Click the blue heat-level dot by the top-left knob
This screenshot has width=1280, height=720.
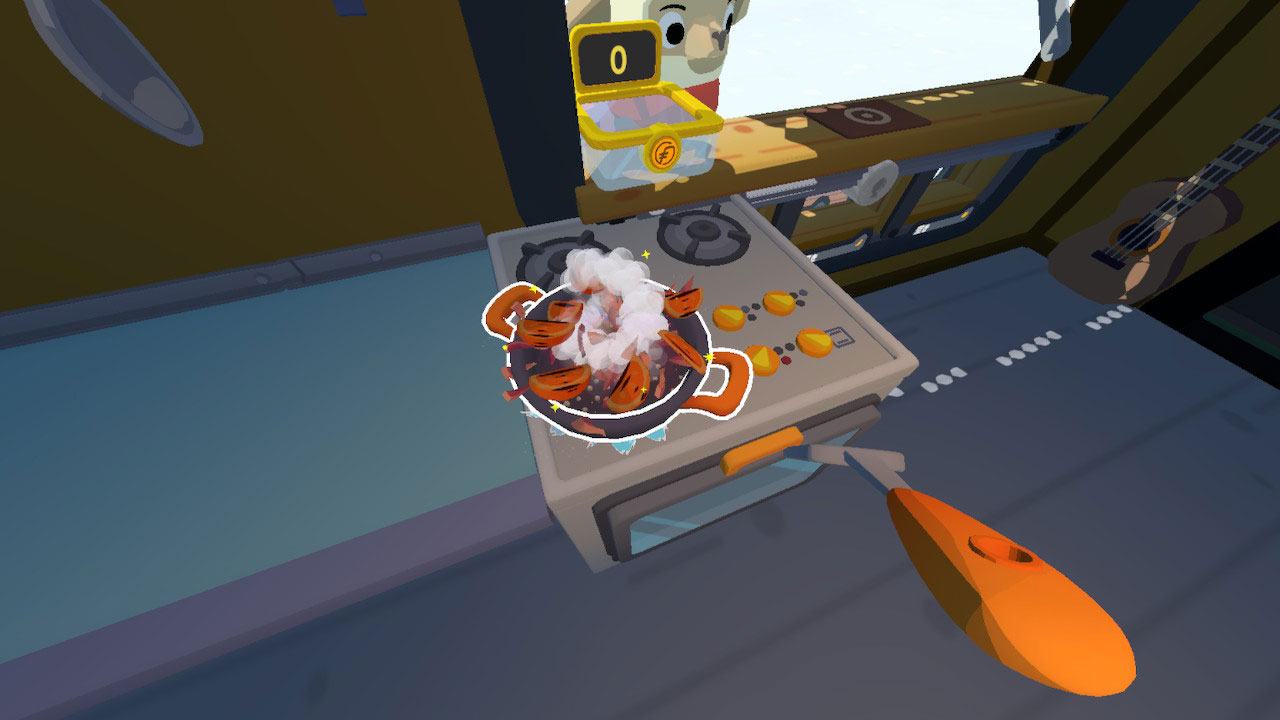point(744,308)
